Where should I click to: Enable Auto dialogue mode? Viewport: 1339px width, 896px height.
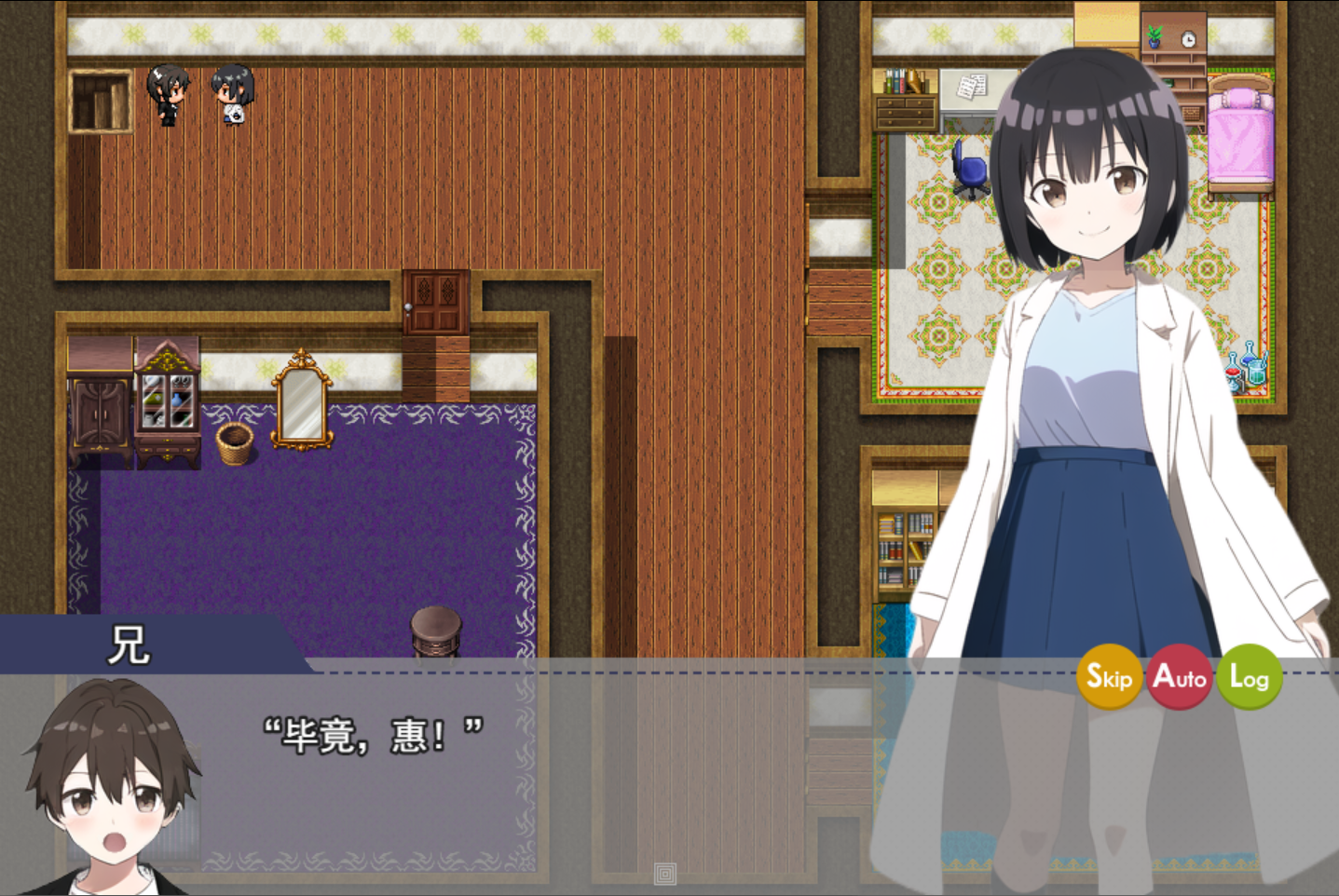pyautogui.click(x=1180, y=677)
